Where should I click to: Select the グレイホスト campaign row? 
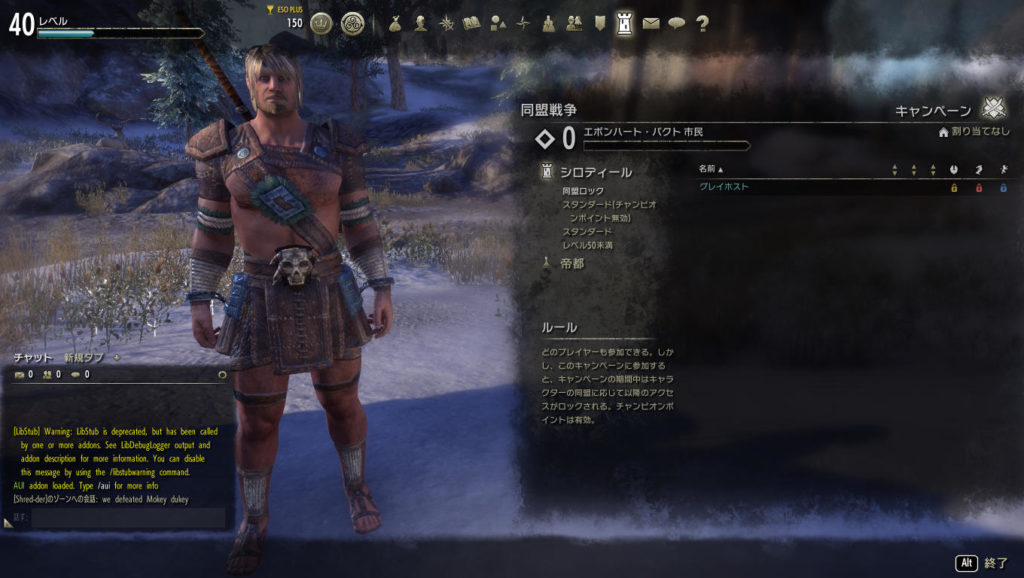pos(724,187)
